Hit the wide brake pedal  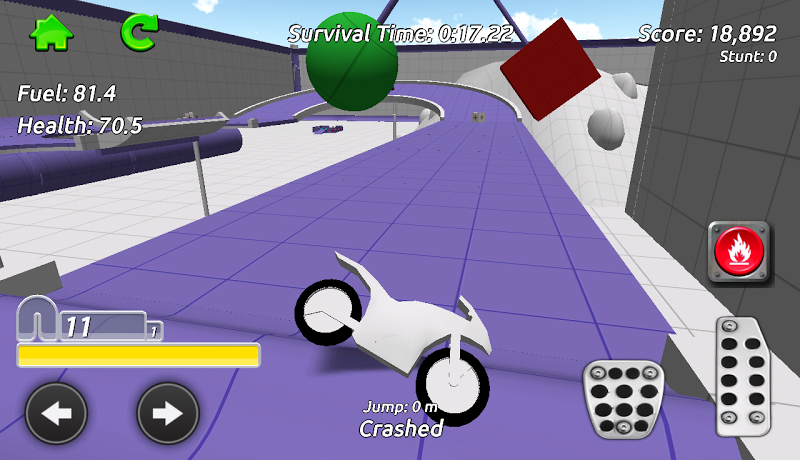tap(623, 398)
